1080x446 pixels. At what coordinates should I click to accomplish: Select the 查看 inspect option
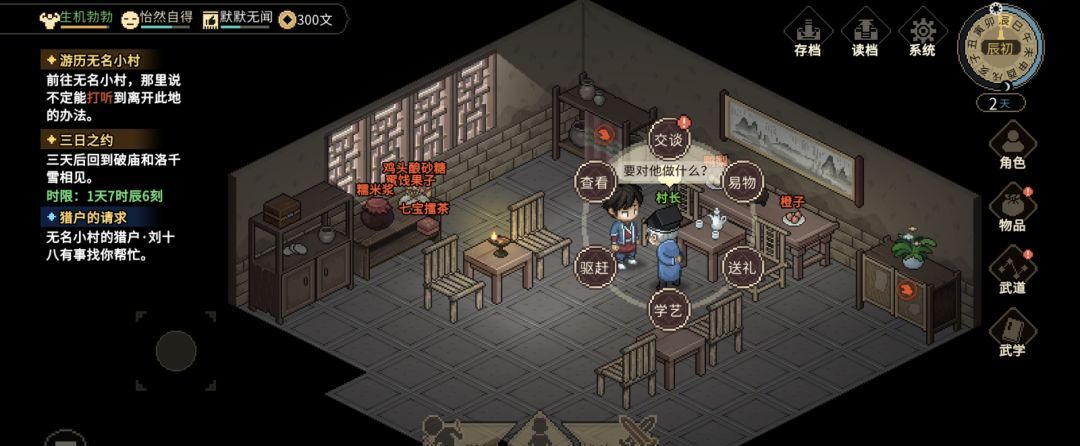[594, 182]
